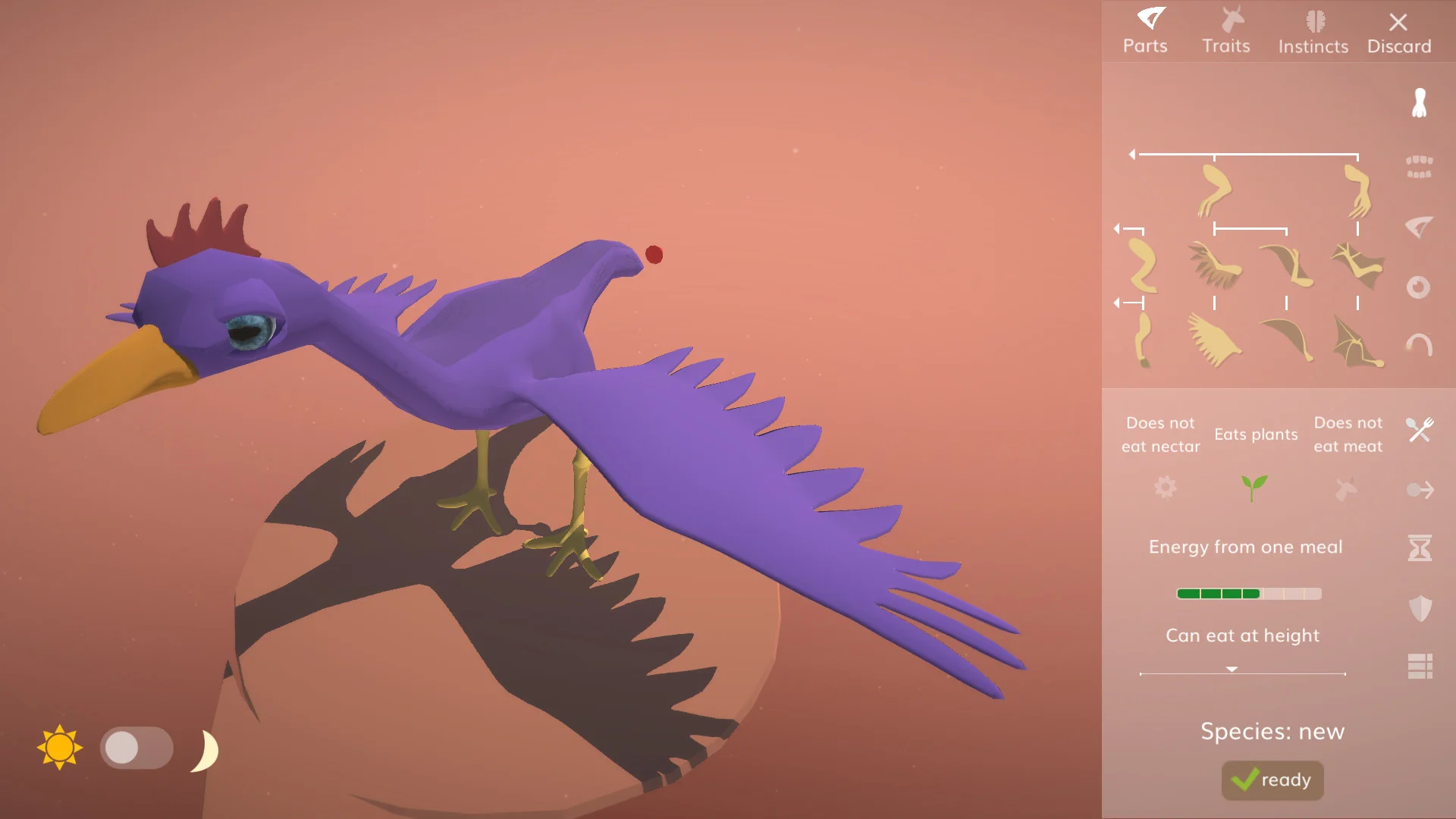This screenshot has width=1456, height=819.
Task: Switch to the Instincts tab
Action: point(1313,32)
